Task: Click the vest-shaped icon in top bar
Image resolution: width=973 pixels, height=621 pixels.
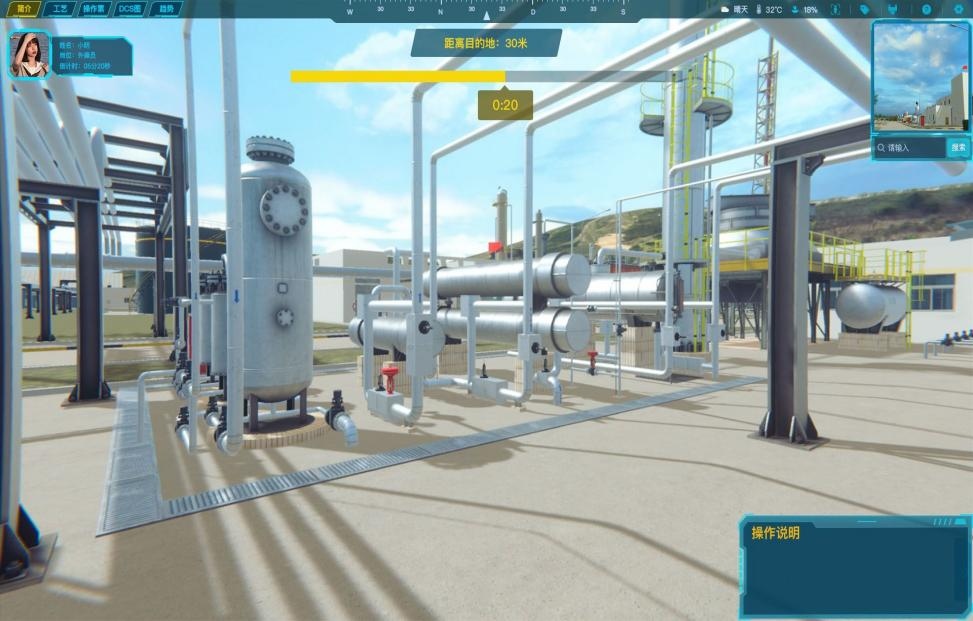Action: point(892,9)
